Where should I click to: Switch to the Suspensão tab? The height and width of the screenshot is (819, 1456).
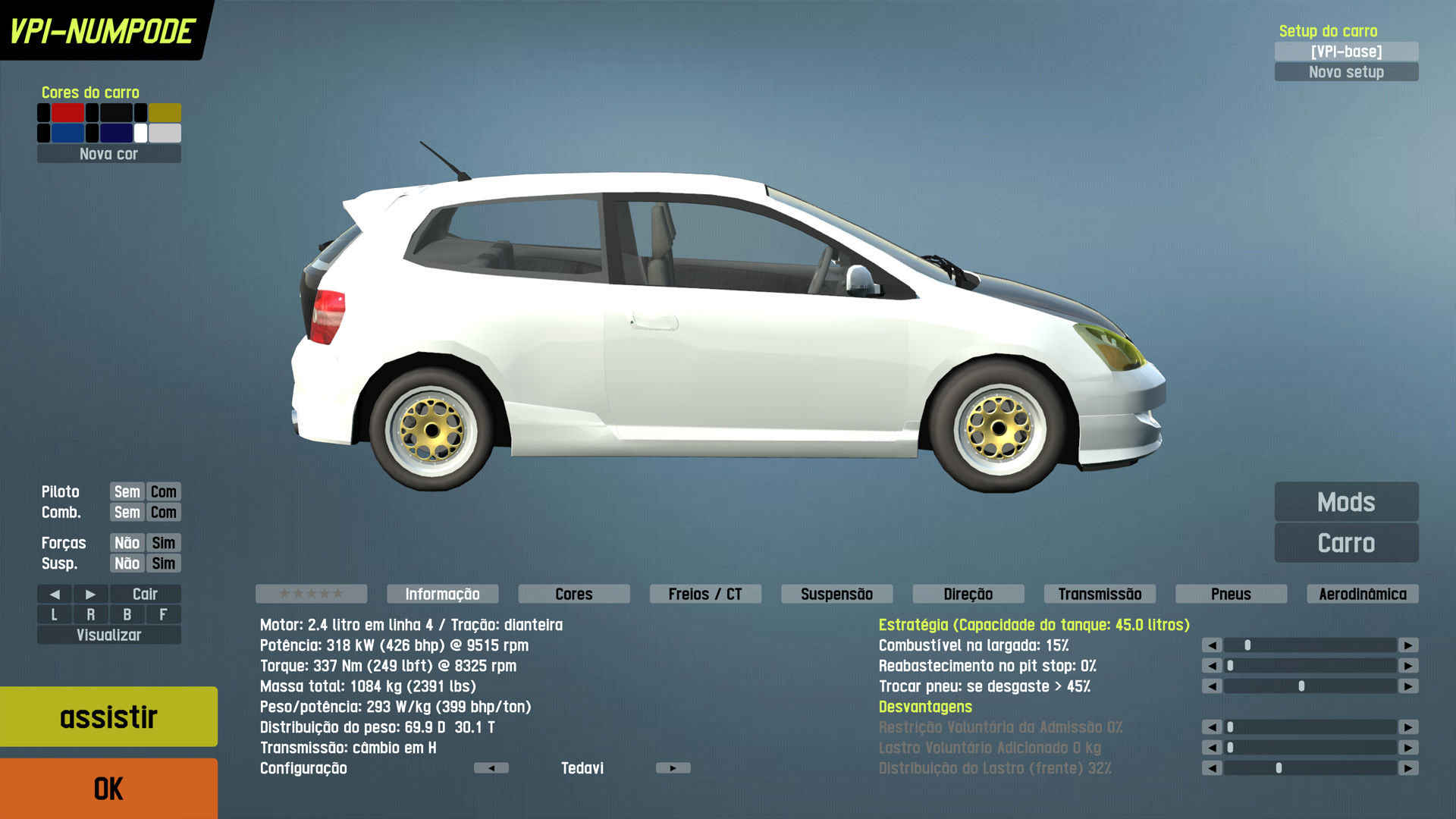coord(836,594)
